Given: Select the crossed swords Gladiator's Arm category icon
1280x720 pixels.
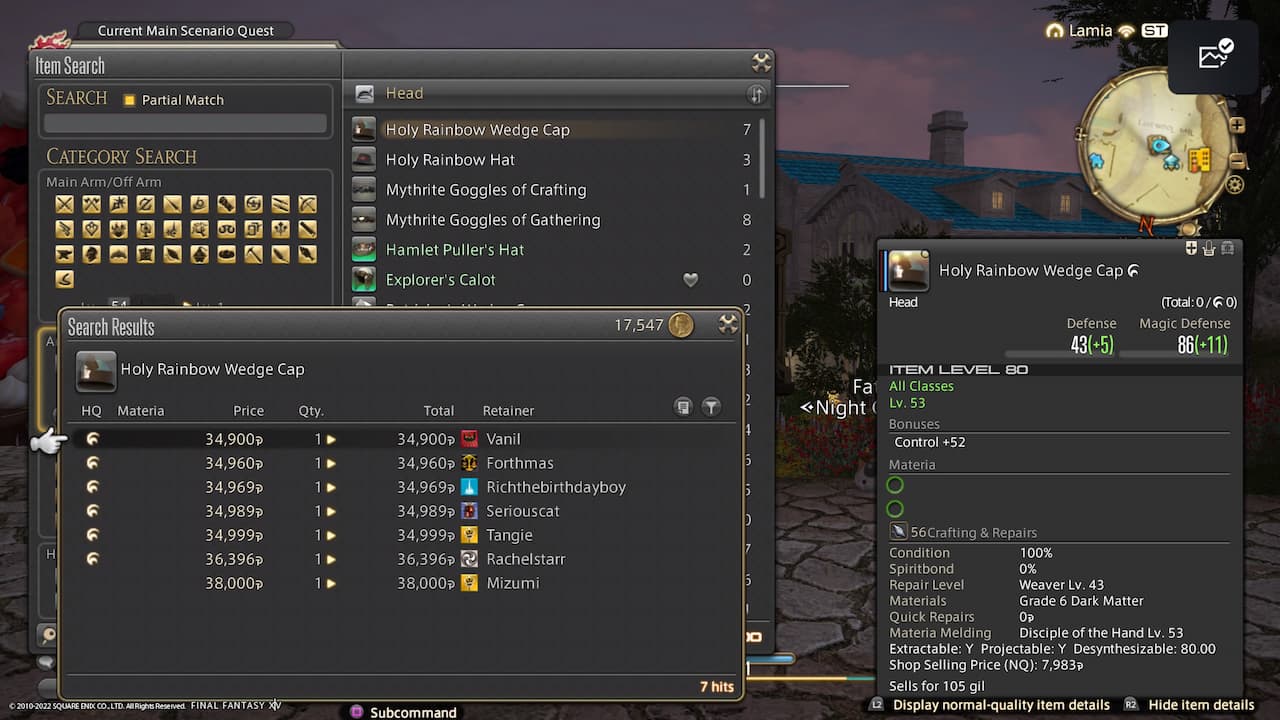Looking at the screenshot, I should coord(64,204).
